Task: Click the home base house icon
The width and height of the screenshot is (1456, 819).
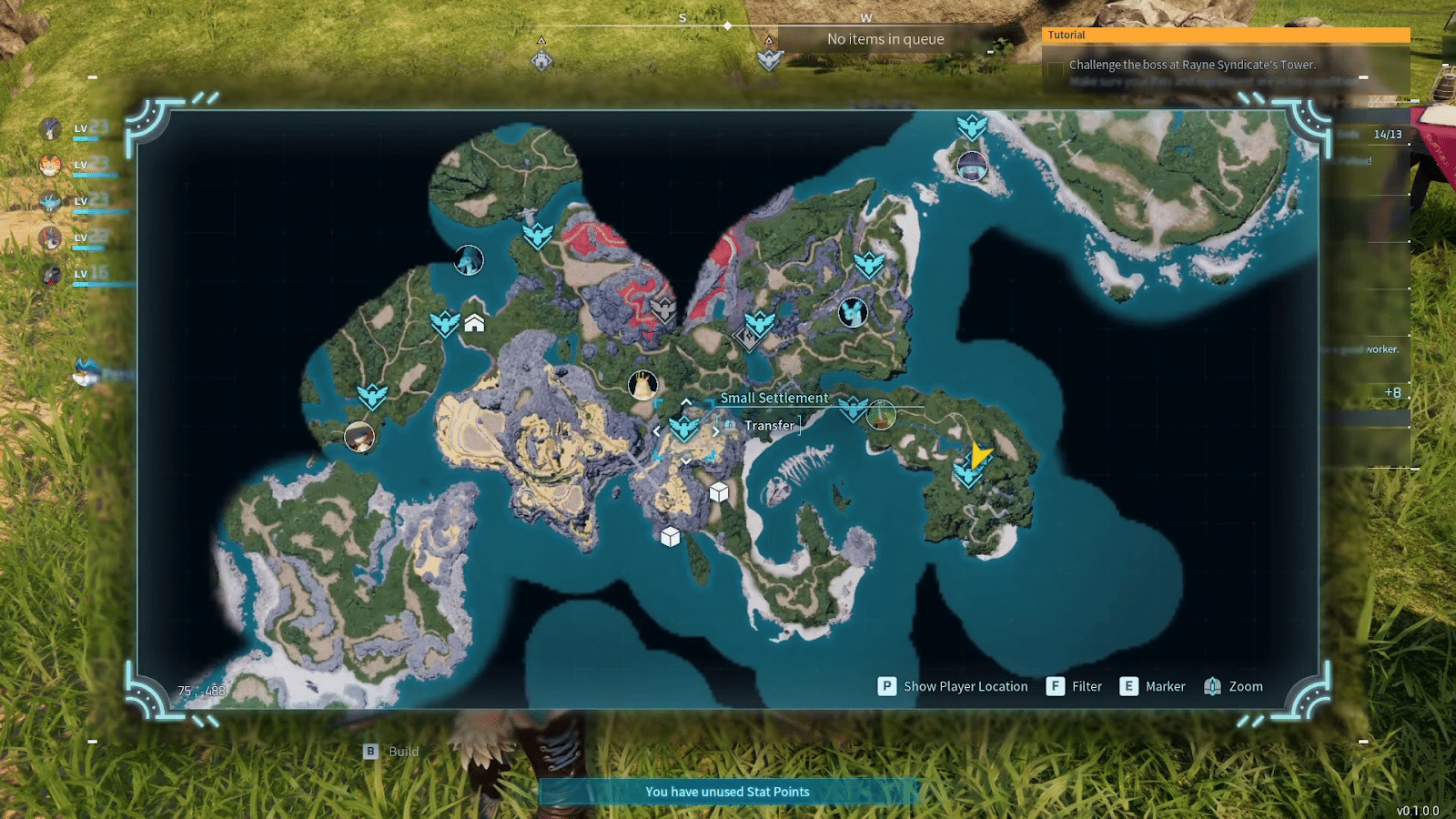Action: (474, 324)
